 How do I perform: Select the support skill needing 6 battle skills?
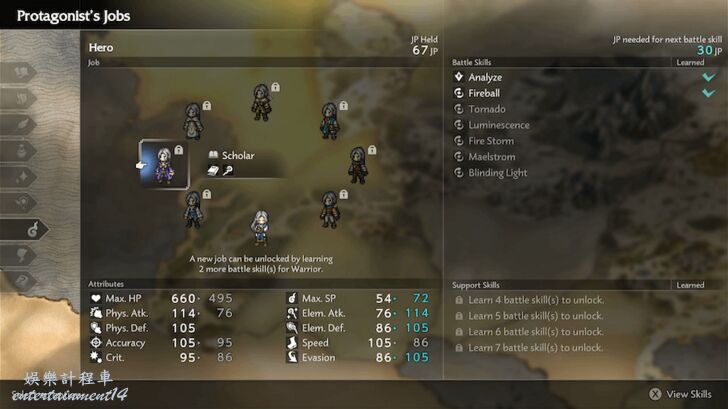click(x=536, y=332)
